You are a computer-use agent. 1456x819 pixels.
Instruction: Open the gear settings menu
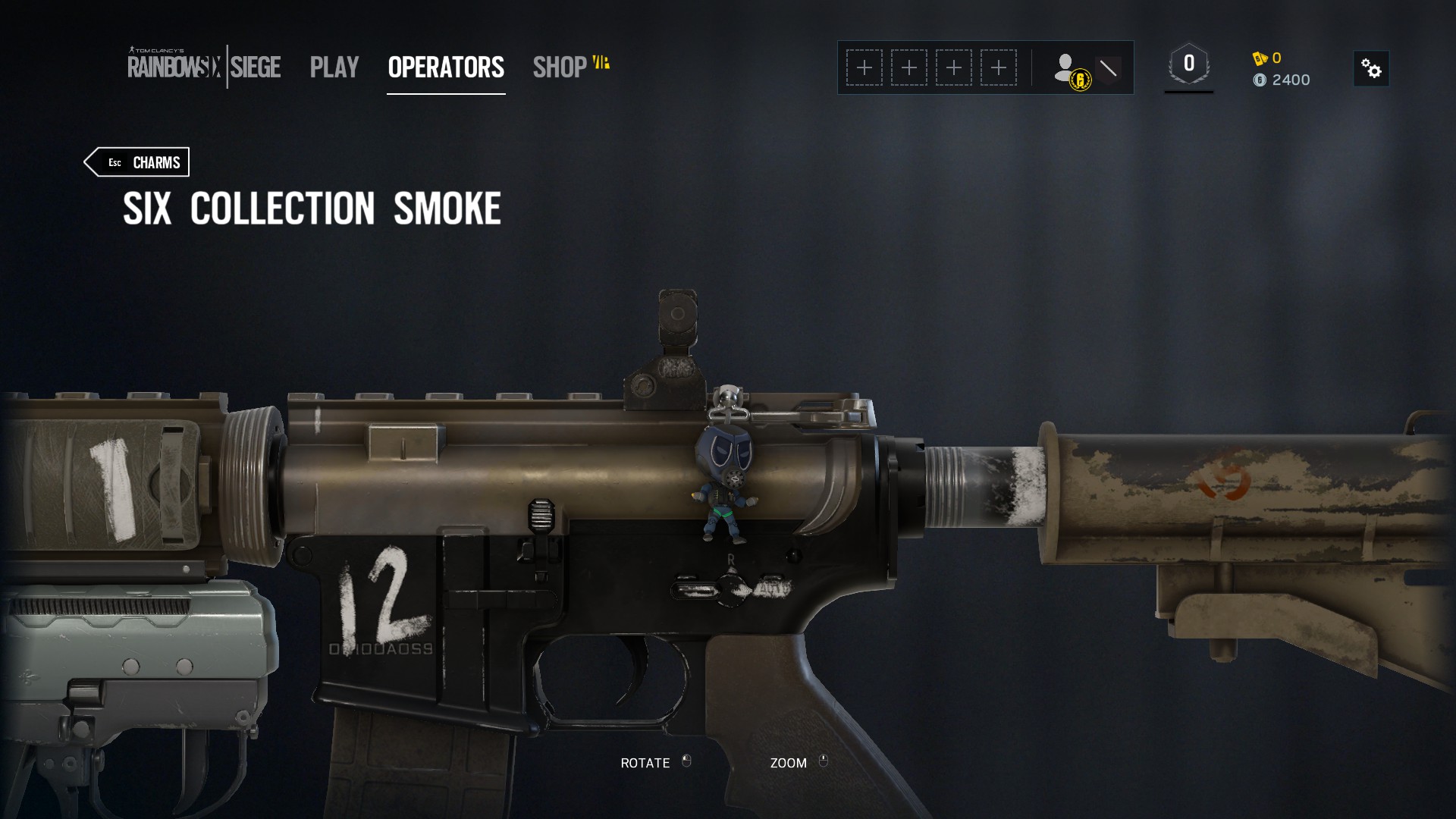(x=1371, y=69)
